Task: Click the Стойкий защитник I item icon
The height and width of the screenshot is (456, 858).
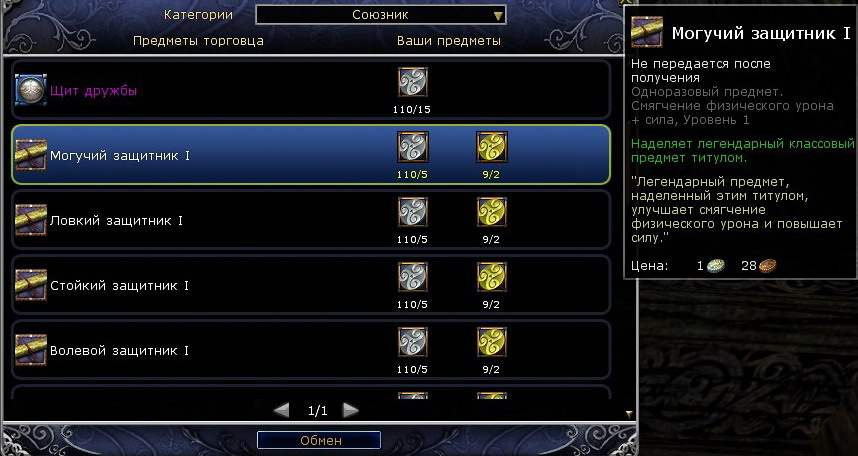Action: click(31, 286)
